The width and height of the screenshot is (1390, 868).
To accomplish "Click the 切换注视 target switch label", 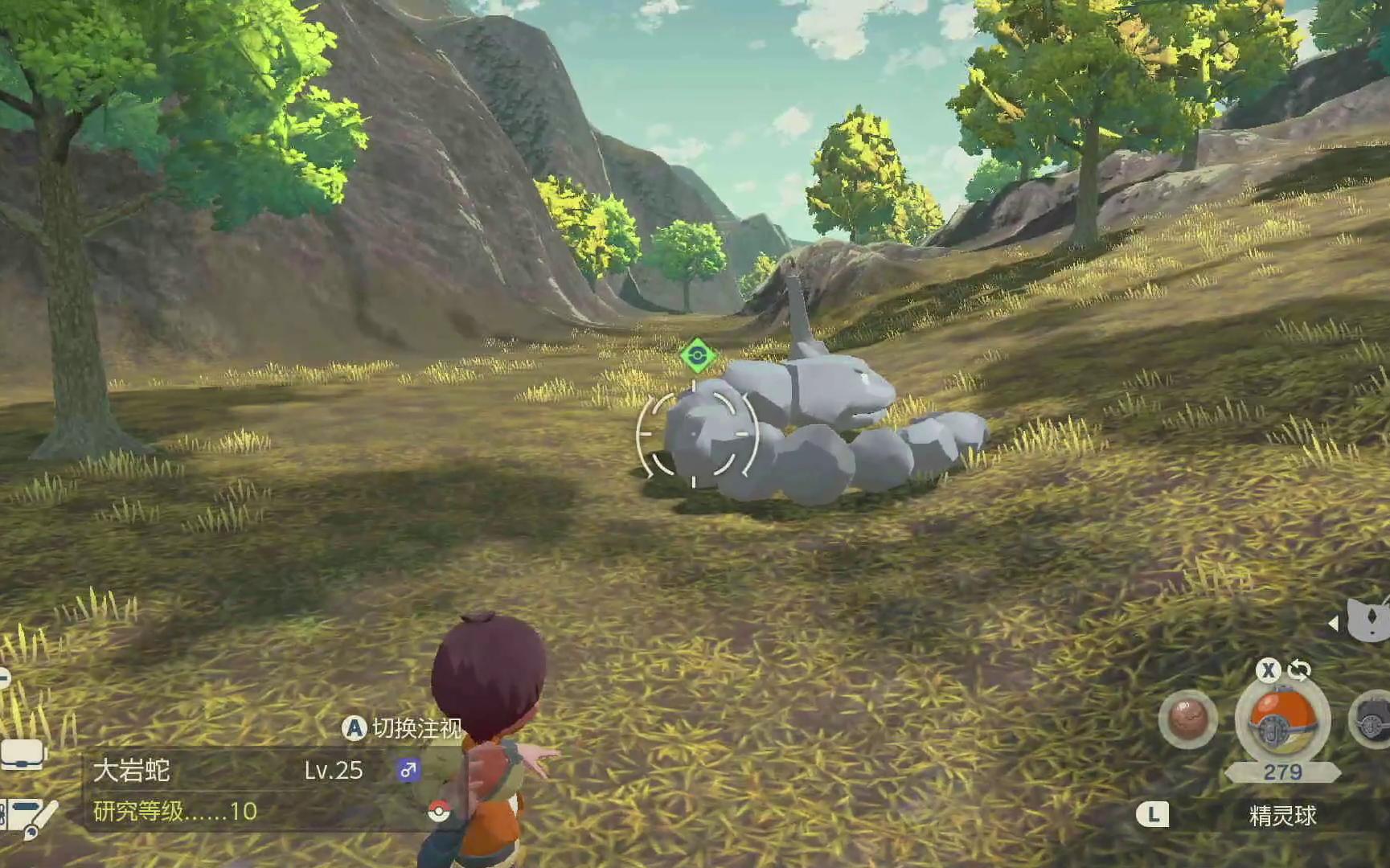I will [x=416, y=728].
